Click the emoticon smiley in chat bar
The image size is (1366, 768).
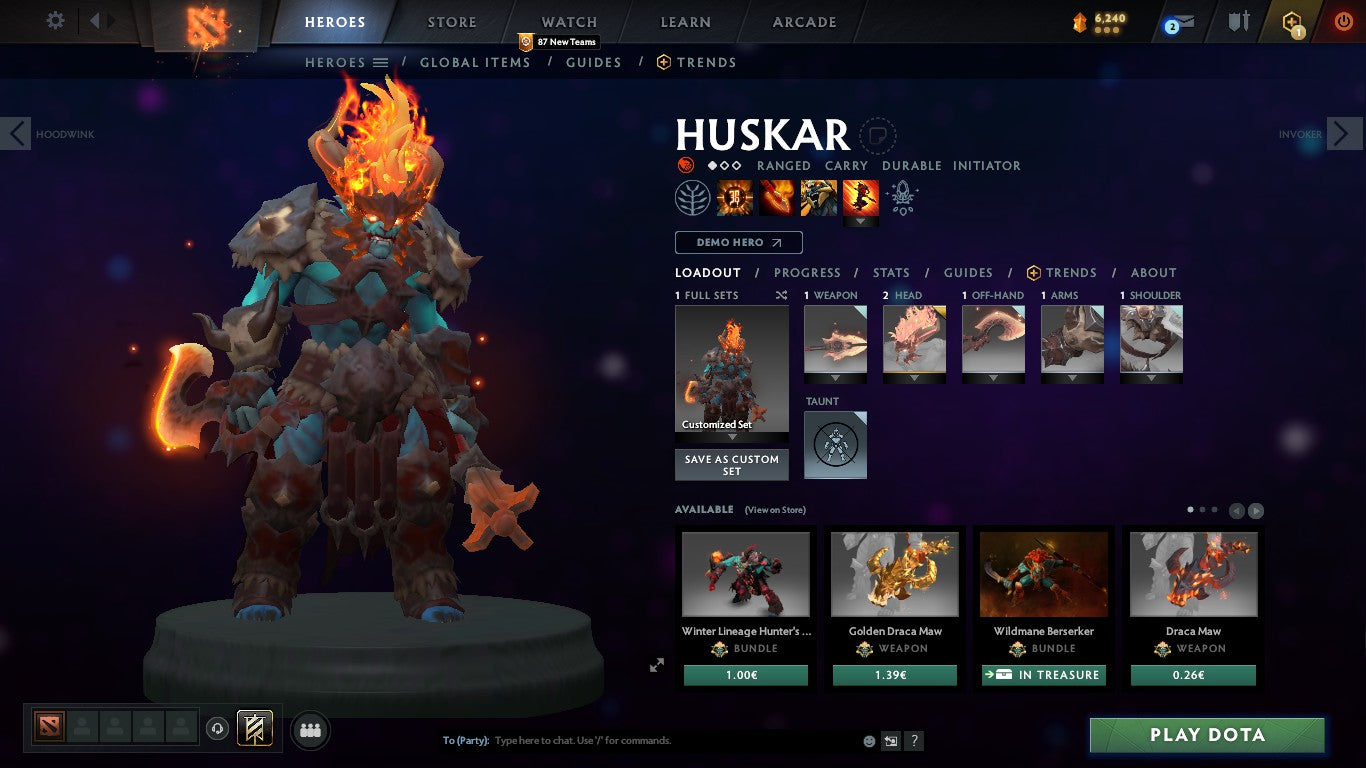(x=868, y=740)
